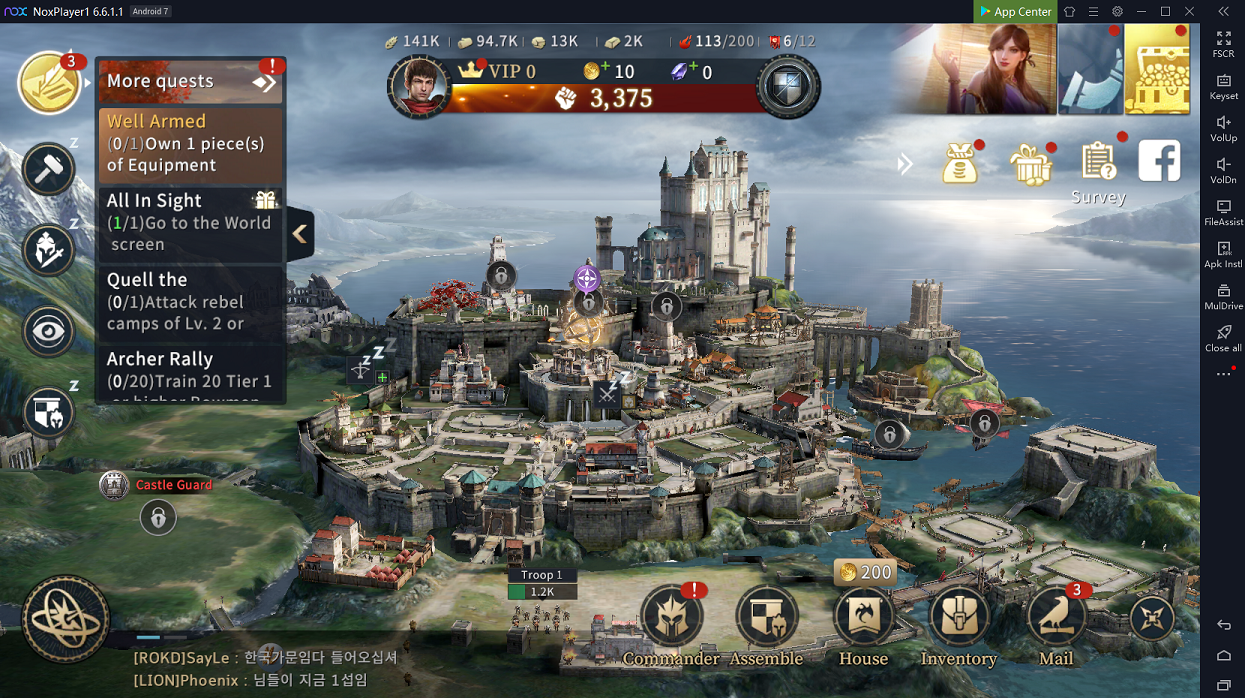Open the More quests list
This screenshot has width=1245, height=698.
[x=190, y=81]
